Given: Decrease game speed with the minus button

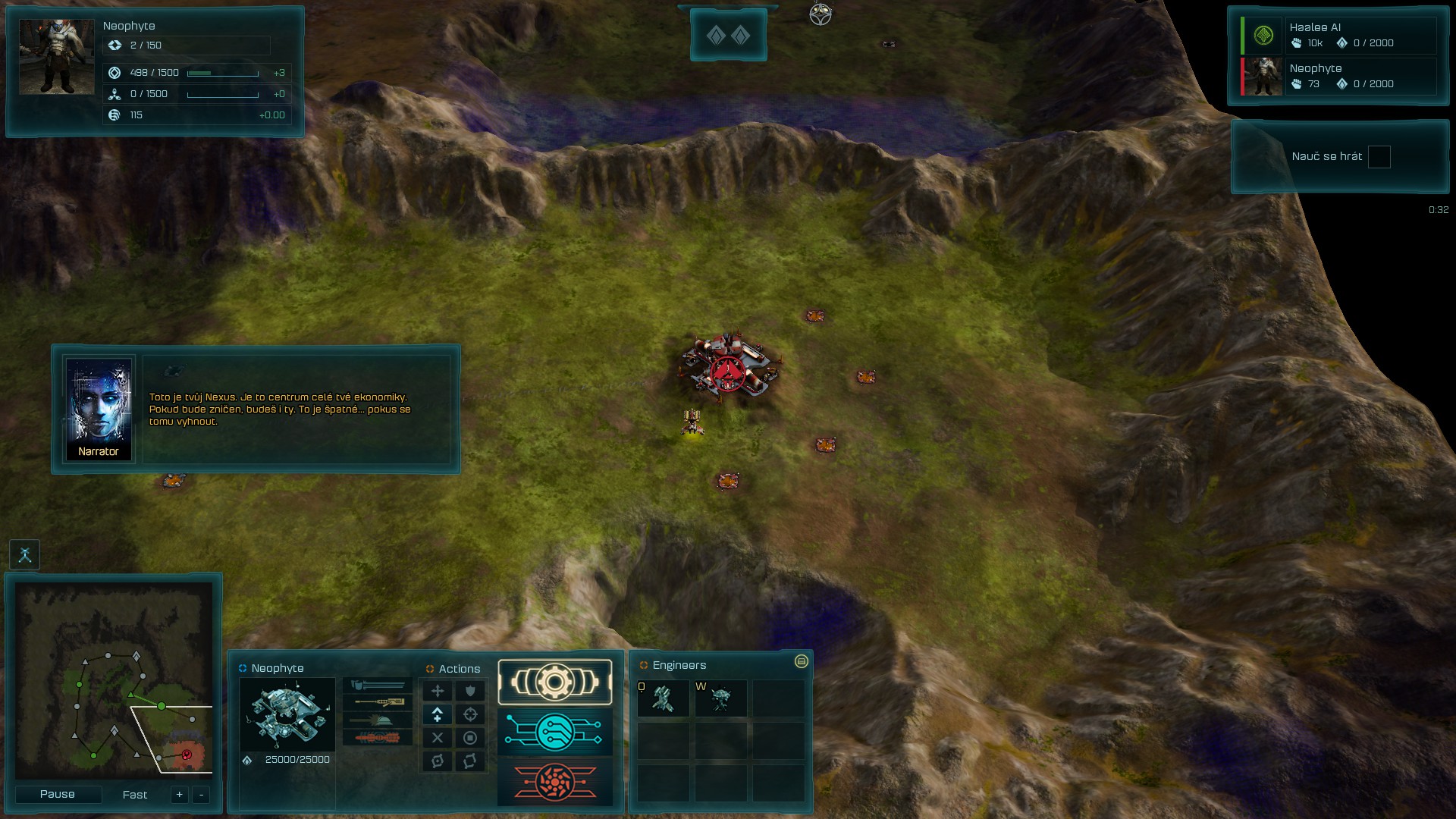Looking at the screenshot, I should point(201,795).
